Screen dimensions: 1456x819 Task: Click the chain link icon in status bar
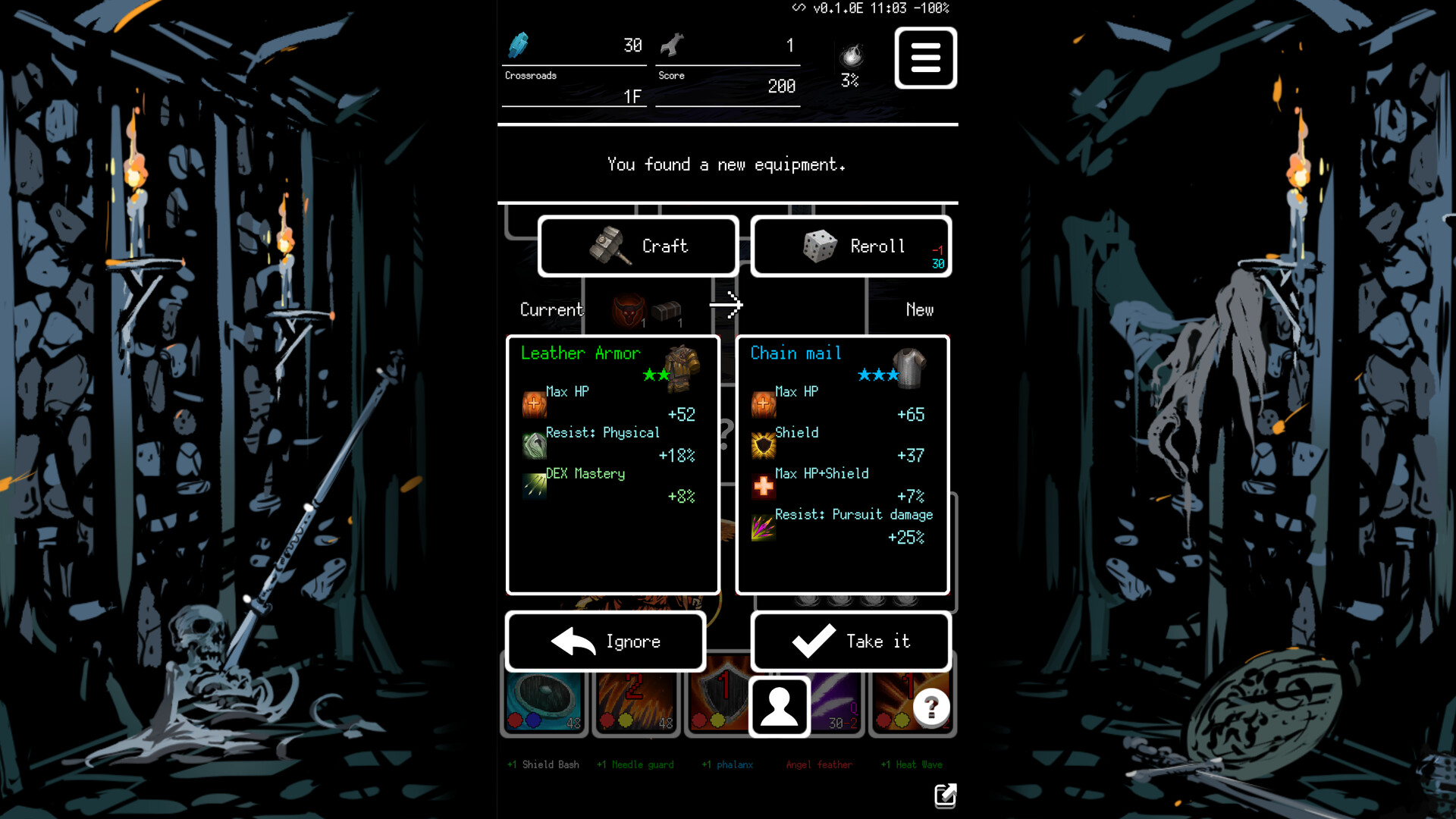coord(797,9)
